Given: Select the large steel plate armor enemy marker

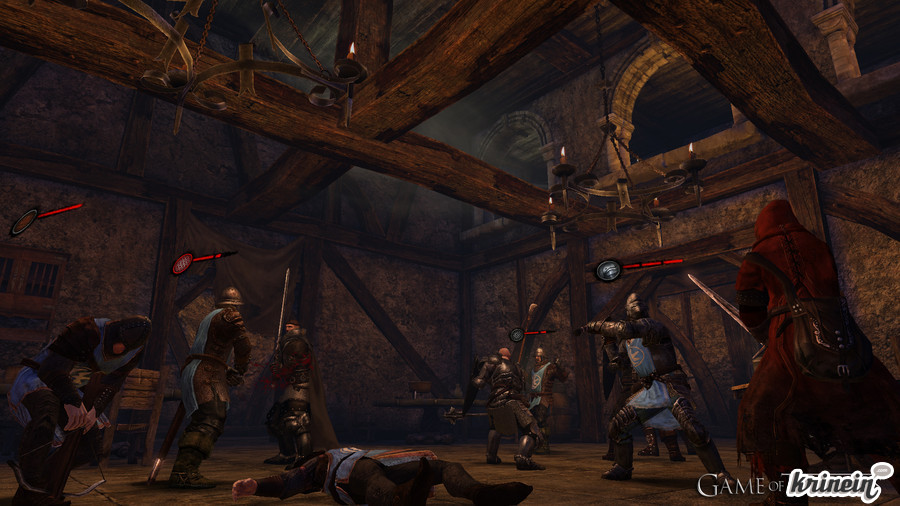Looking at the screenshot, I should click(x=610, y=269).
